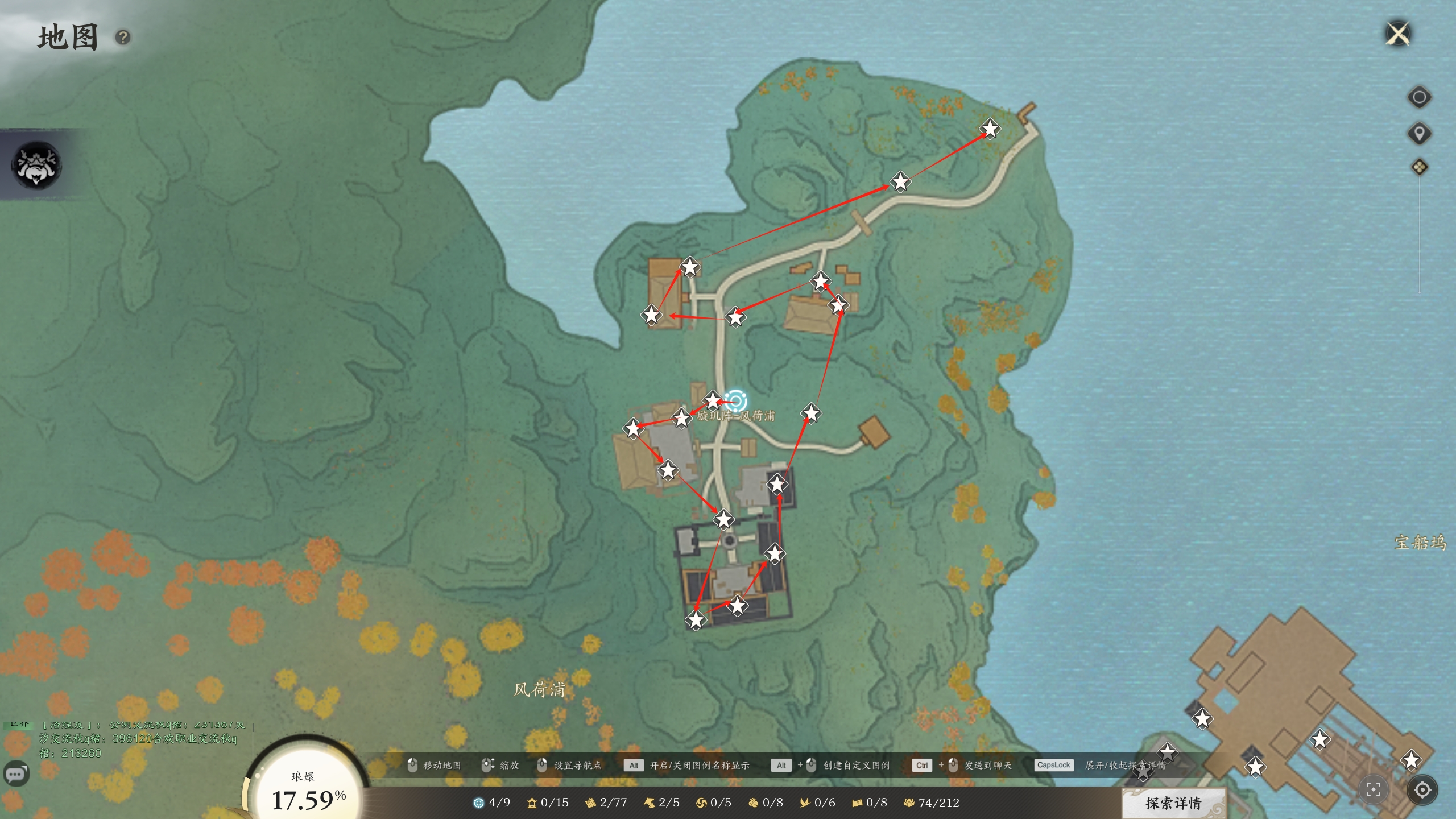
Task: Click the circle icon map control
Action: pos(1419,97)
